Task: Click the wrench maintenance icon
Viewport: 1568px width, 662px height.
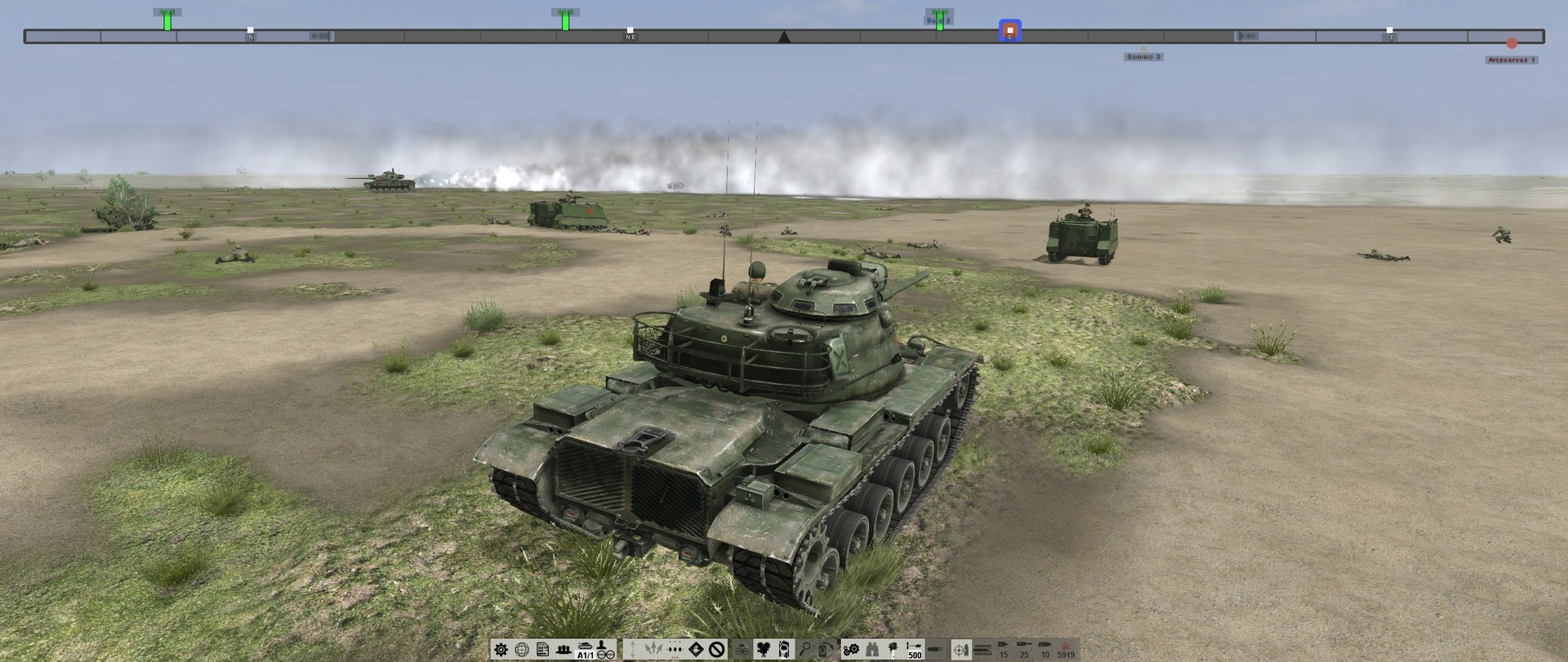Action: (850, 650)
